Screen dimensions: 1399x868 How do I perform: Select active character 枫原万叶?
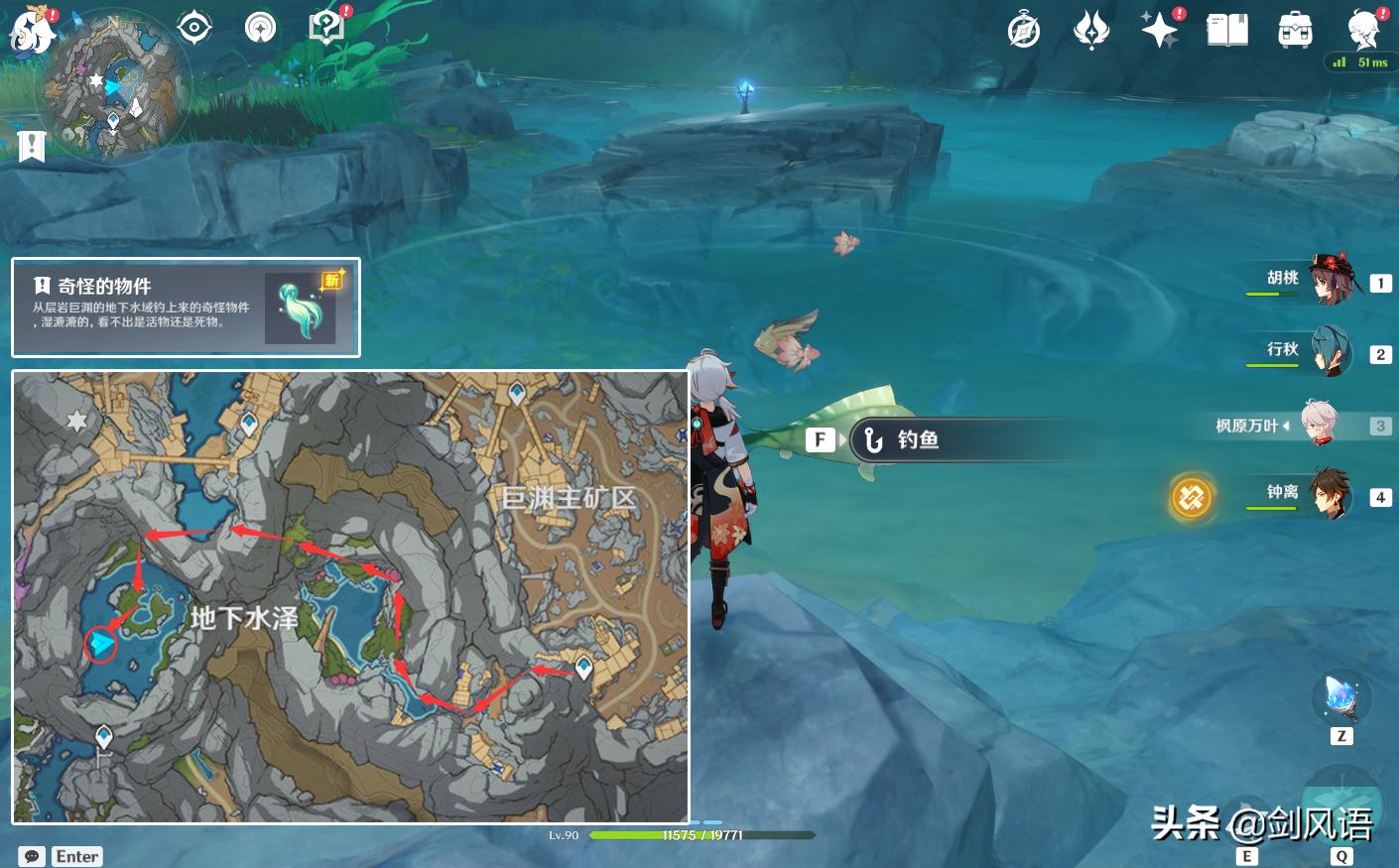click(1318, 425)
